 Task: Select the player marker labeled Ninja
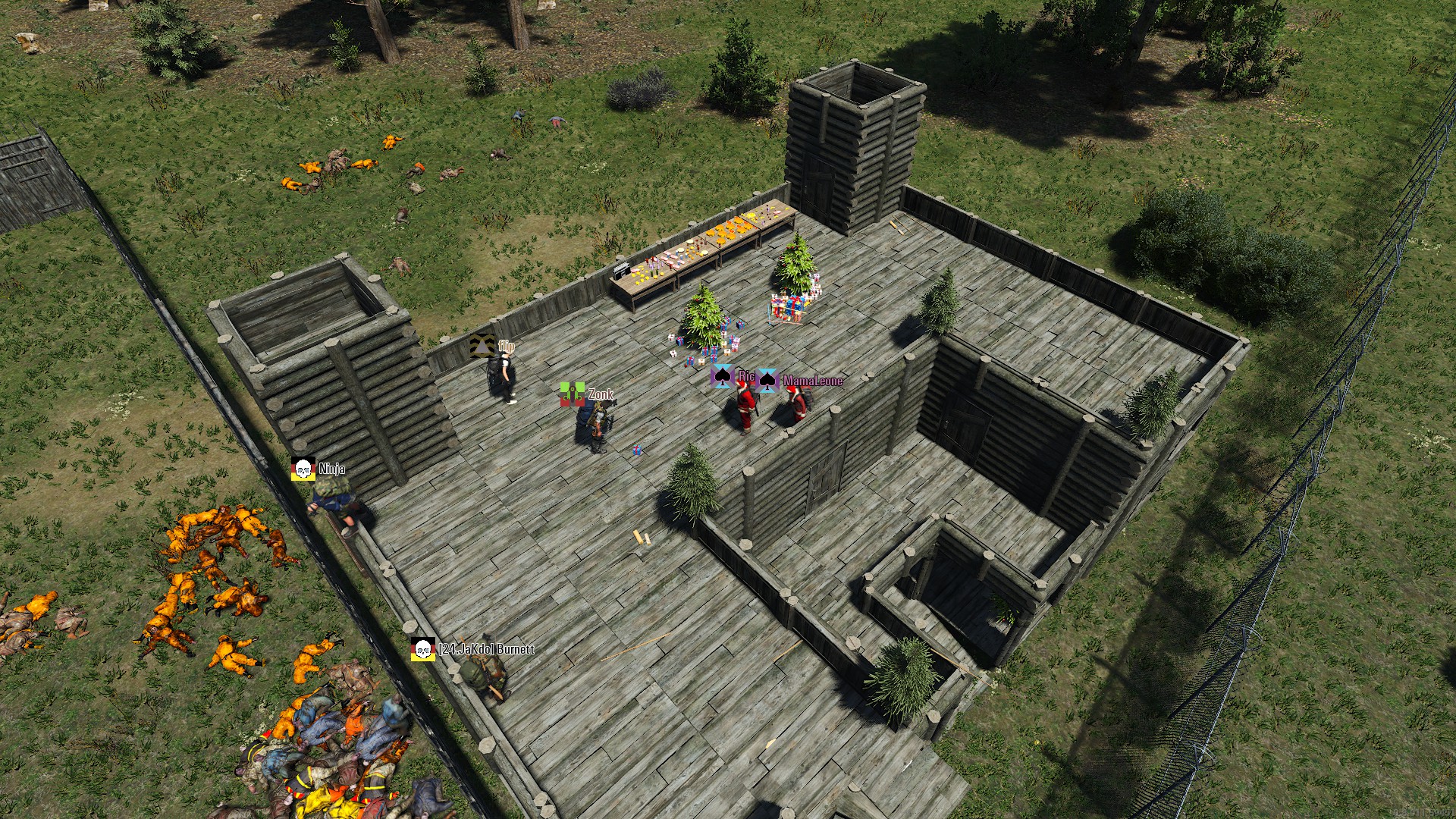click(303, 469)
